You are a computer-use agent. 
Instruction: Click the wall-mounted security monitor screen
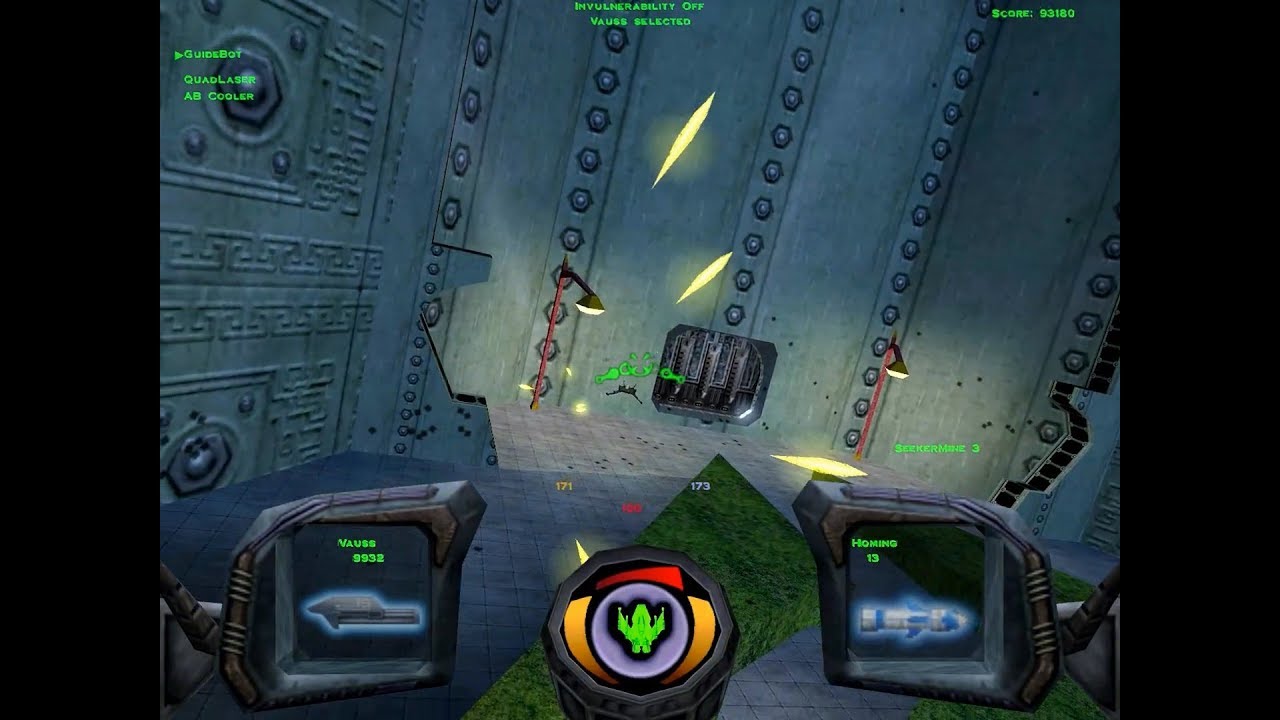pos(715,373)
